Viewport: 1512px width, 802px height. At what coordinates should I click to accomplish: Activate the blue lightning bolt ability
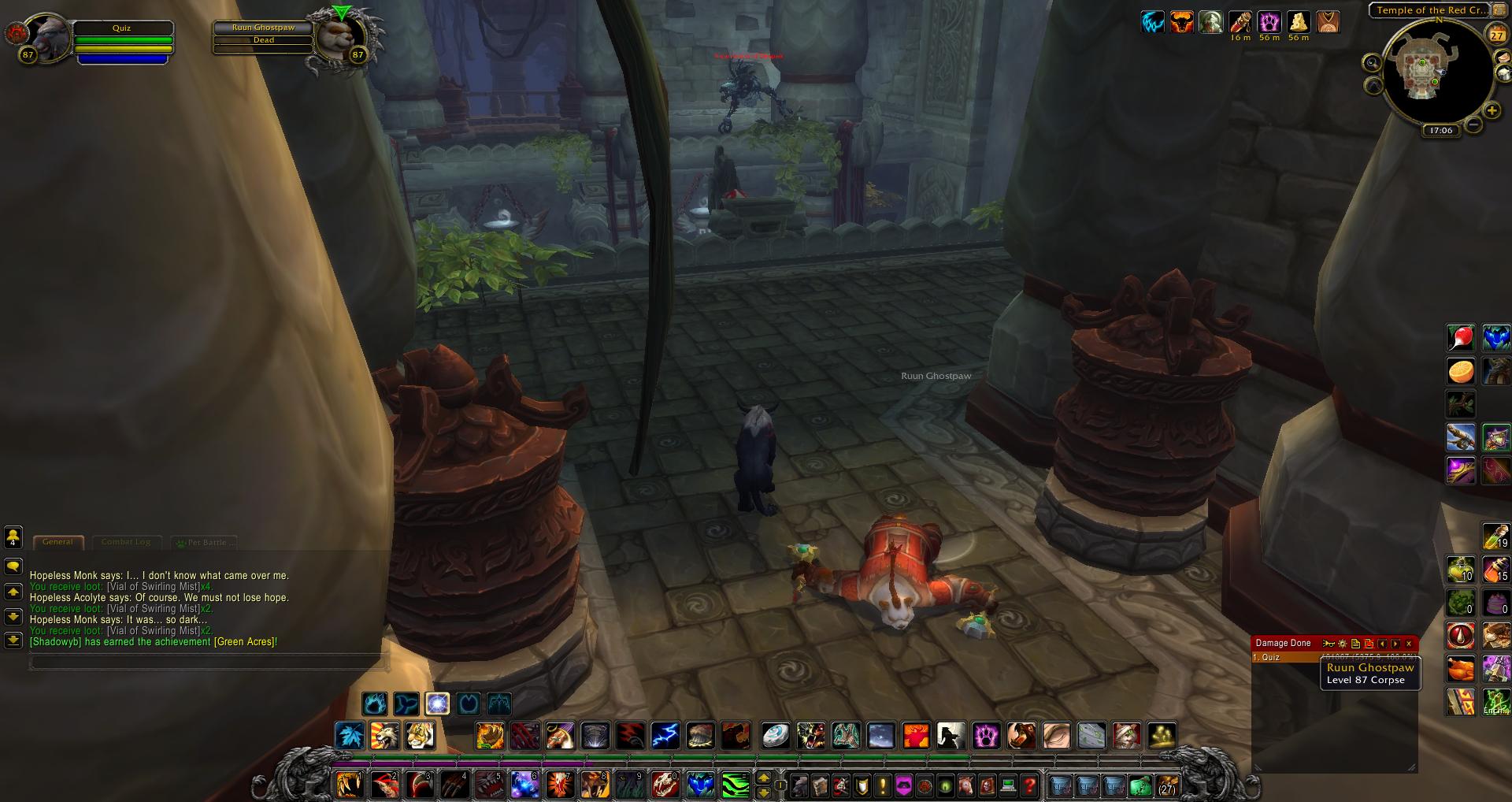(665, 736)
